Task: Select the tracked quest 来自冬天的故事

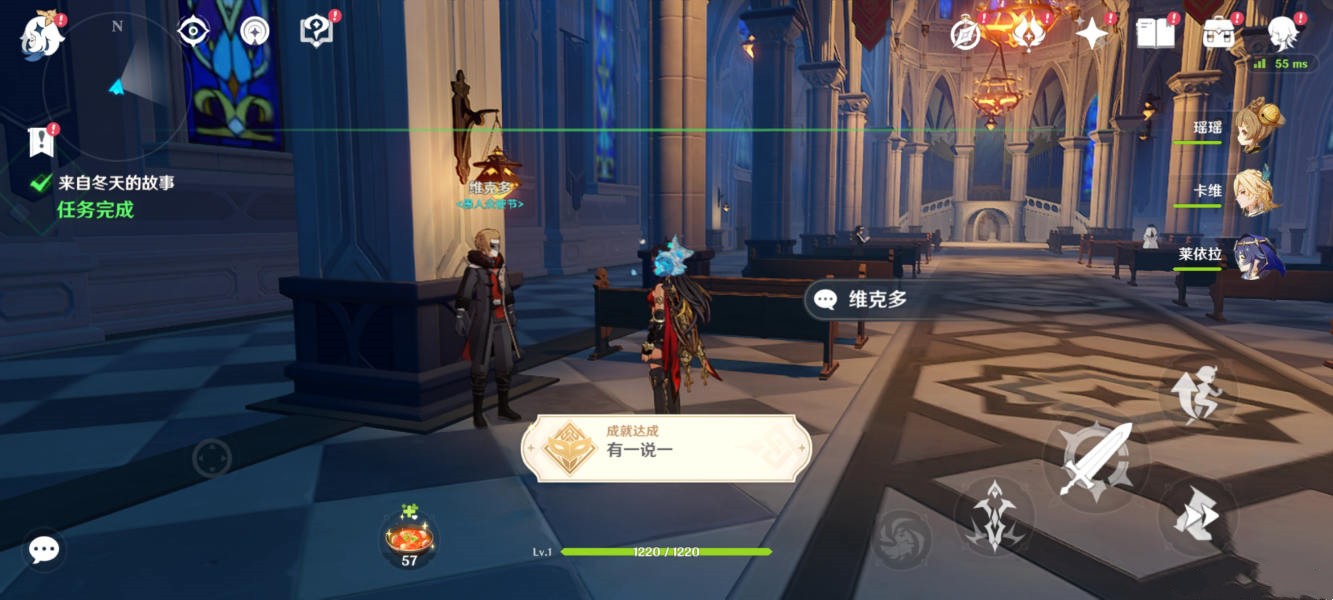Action: (x=115, y=183)
